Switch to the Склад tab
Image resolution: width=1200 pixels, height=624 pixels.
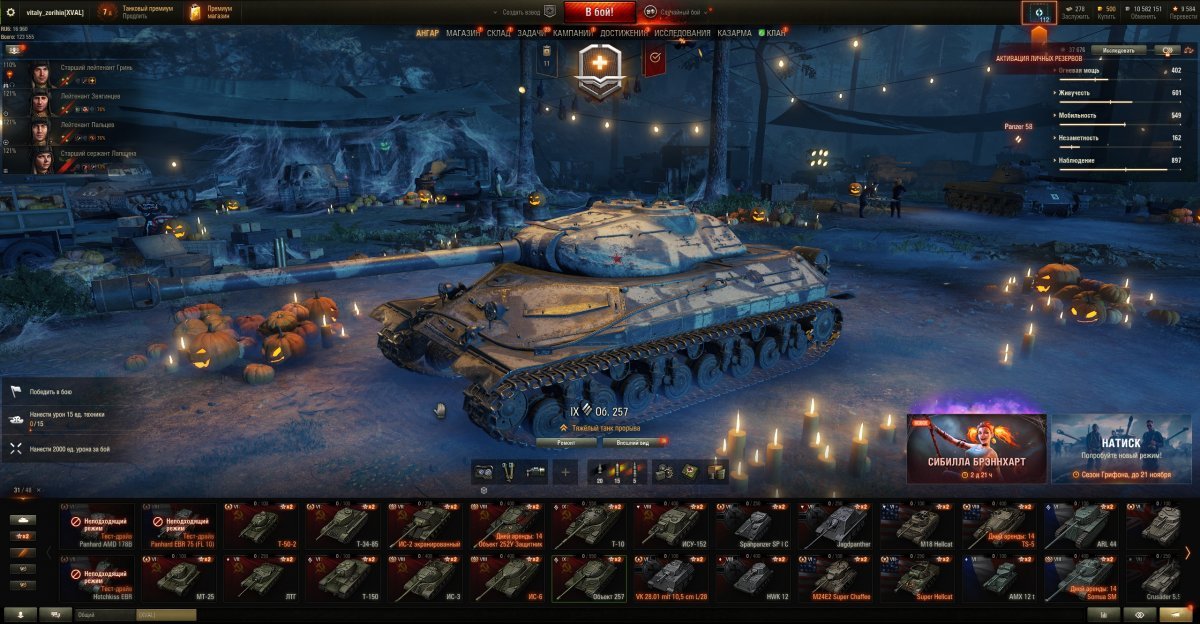(499, 33)
